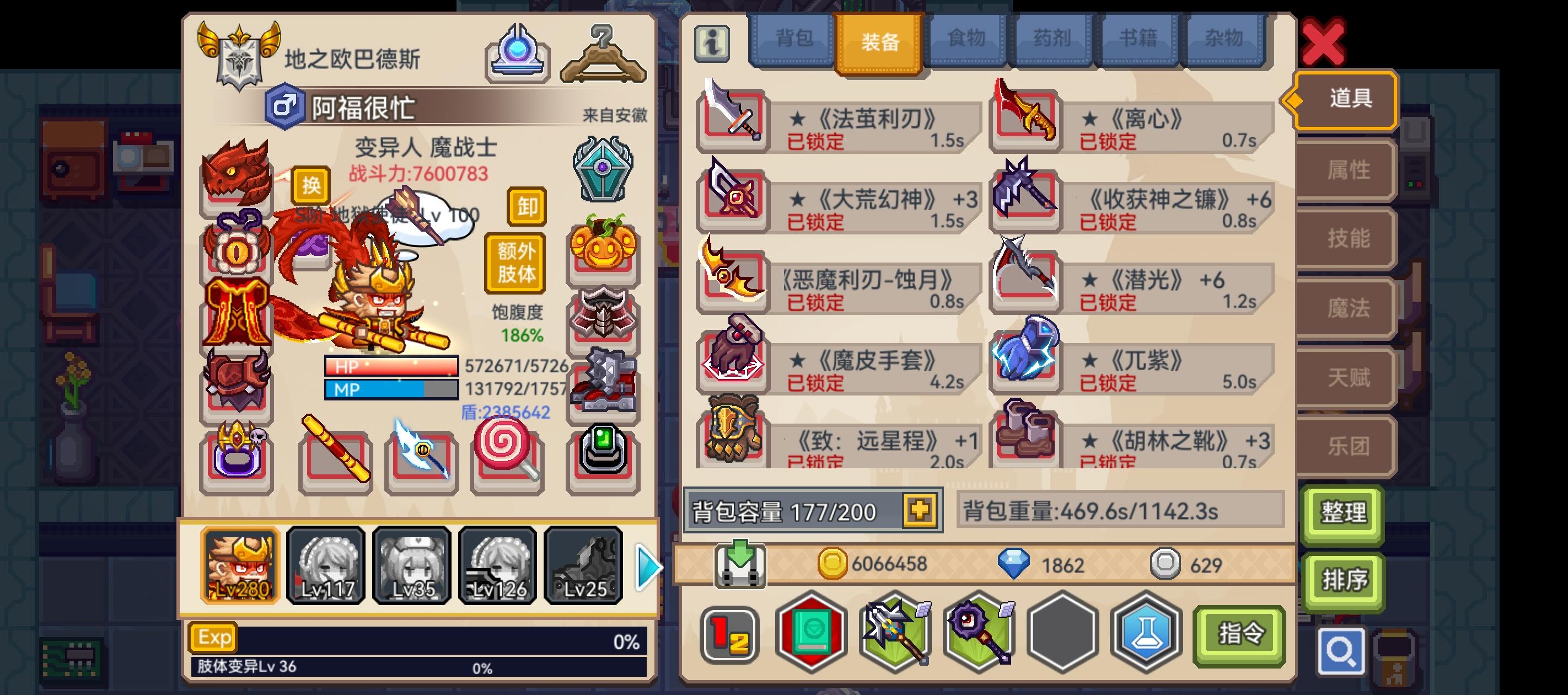Viewport: 1568px width, 695px height.
Task: Switch to the 食物 tab
Action: pyautogui.click(x=964, y=38)
